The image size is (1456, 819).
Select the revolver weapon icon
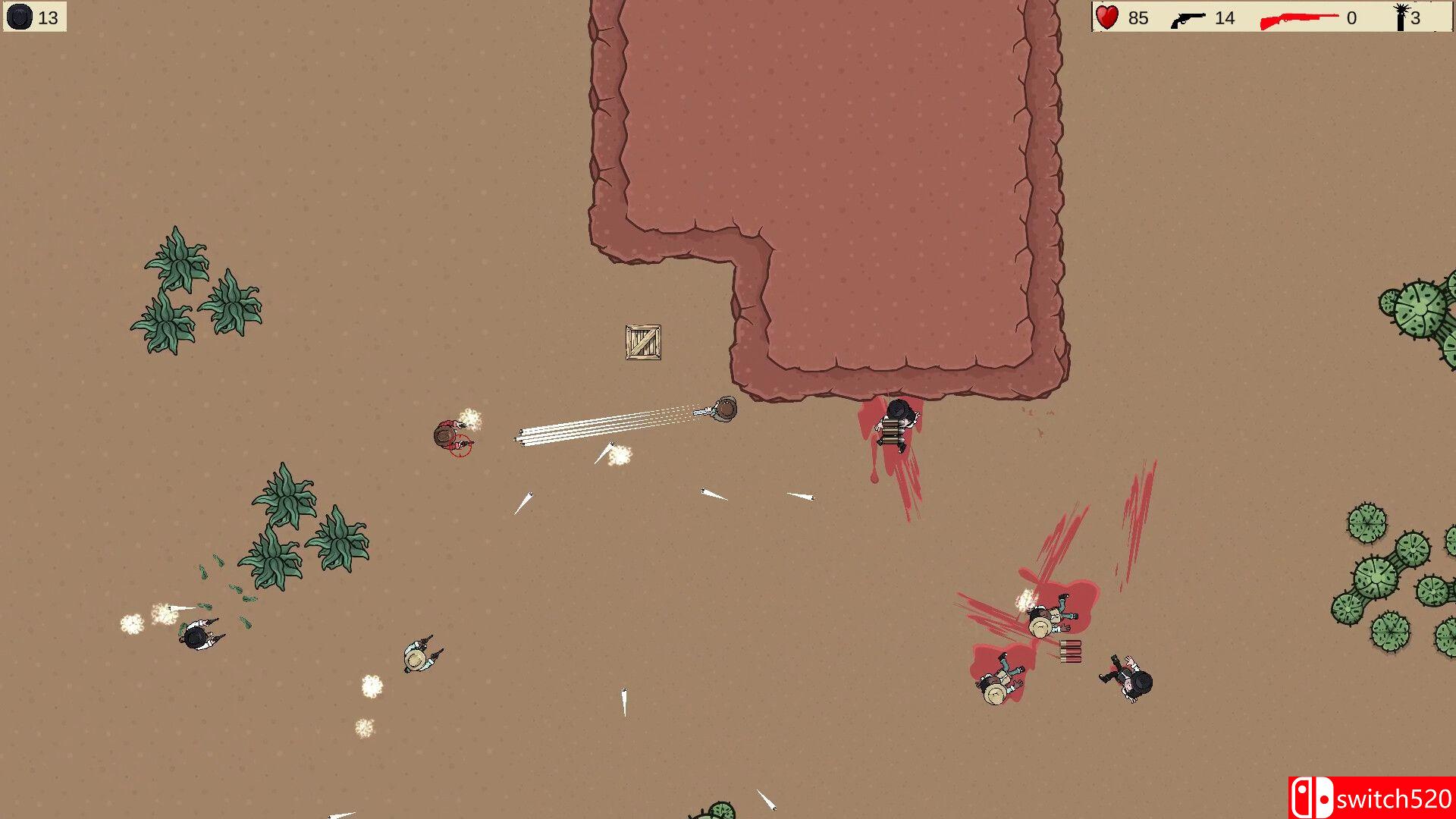click(x=1188, y=19)
